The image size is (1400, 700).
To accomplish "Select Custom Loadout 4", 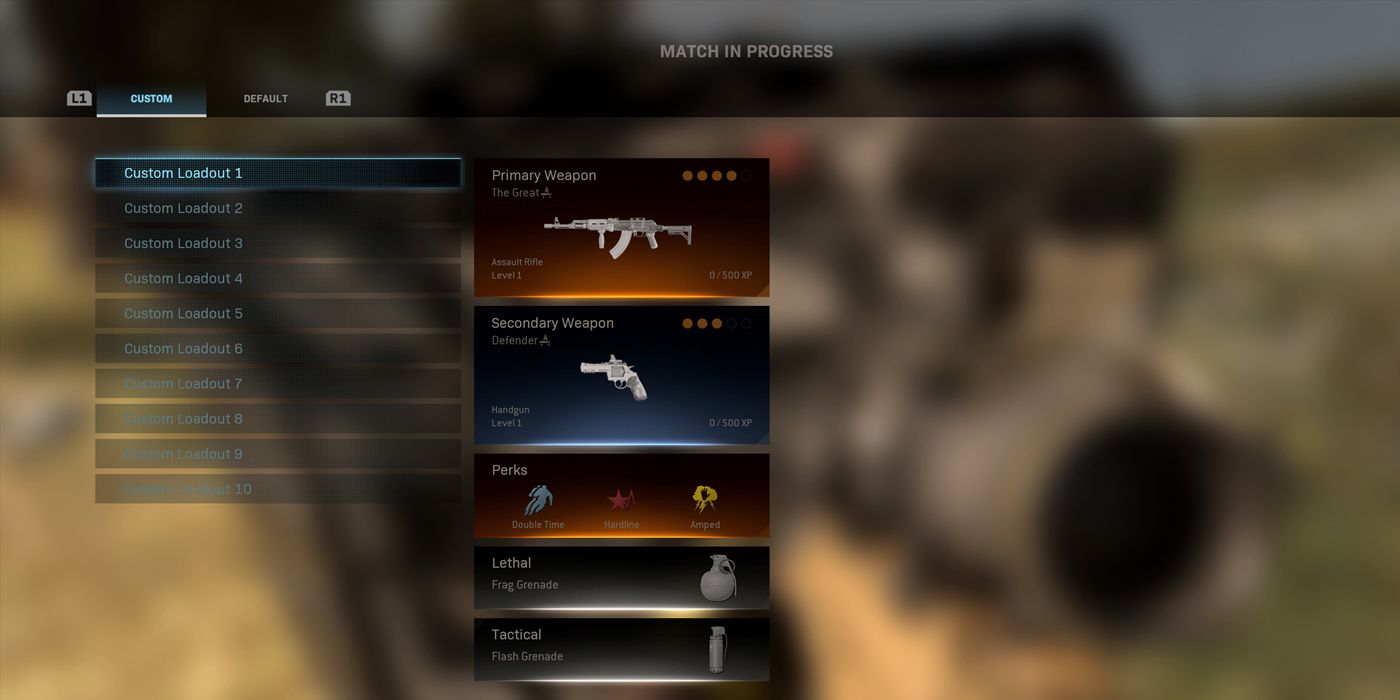I will click(x=278, y=278).
